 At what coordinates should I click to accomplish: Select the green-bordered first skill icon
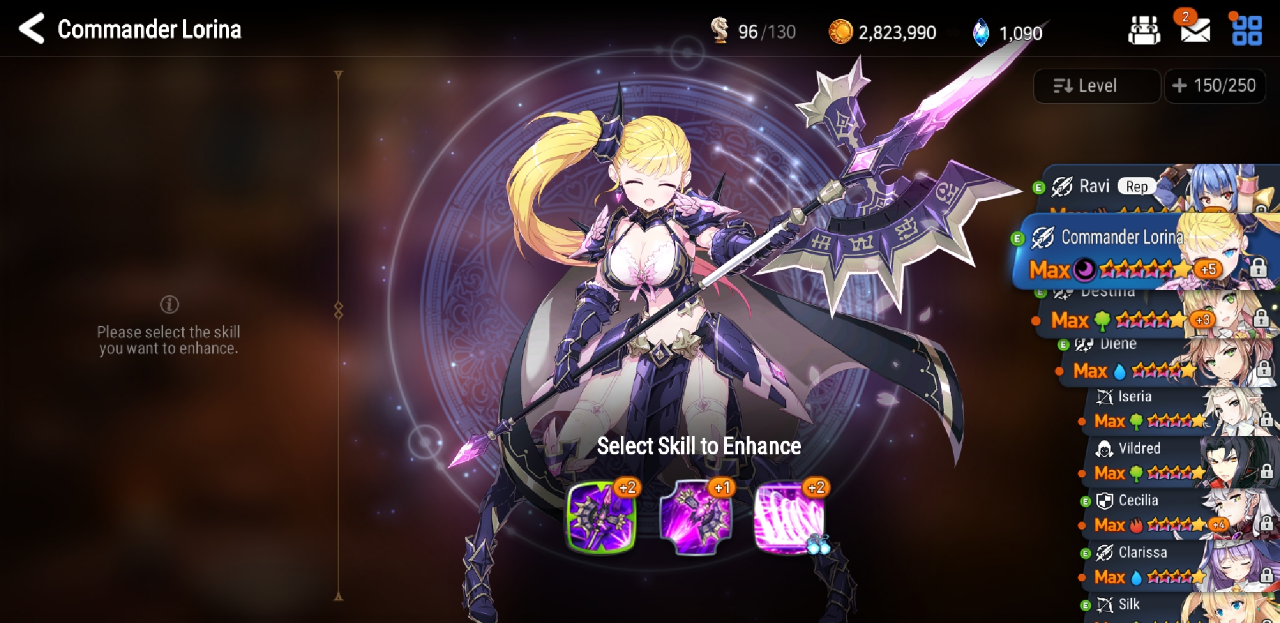(601, 518)
